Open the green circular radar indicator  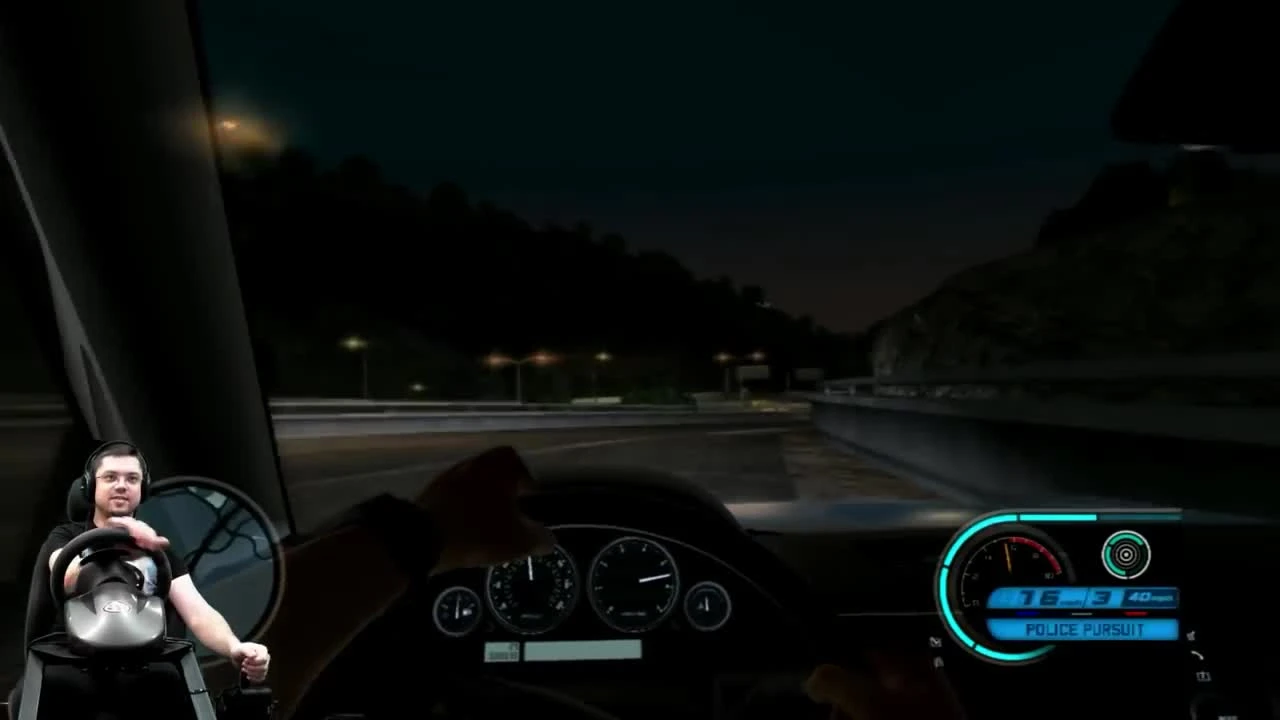pyautogui.click(x=1126, y=554)
